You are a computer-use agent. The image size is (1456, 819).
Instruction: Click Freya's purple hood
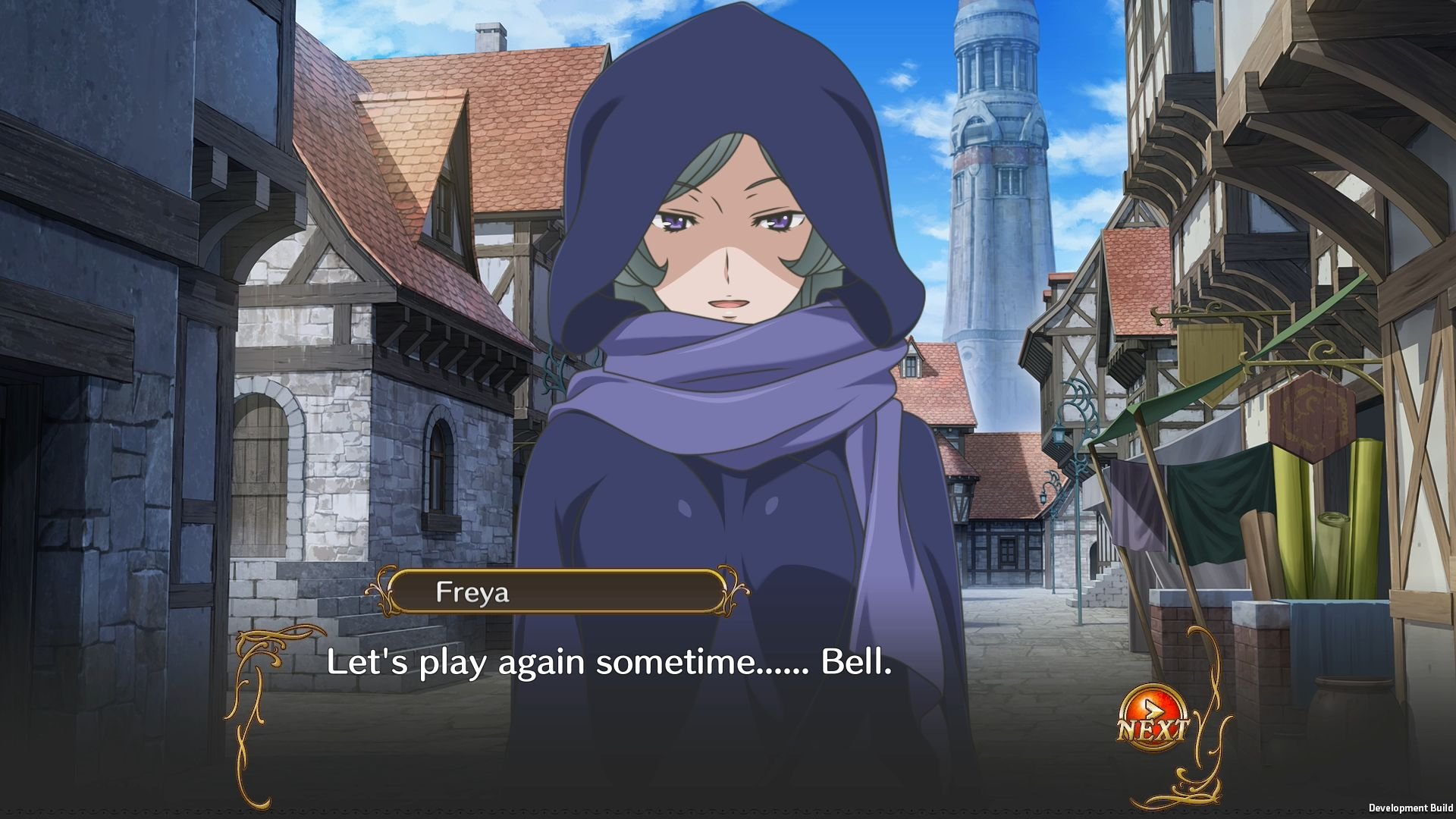[x=728, y=91]
